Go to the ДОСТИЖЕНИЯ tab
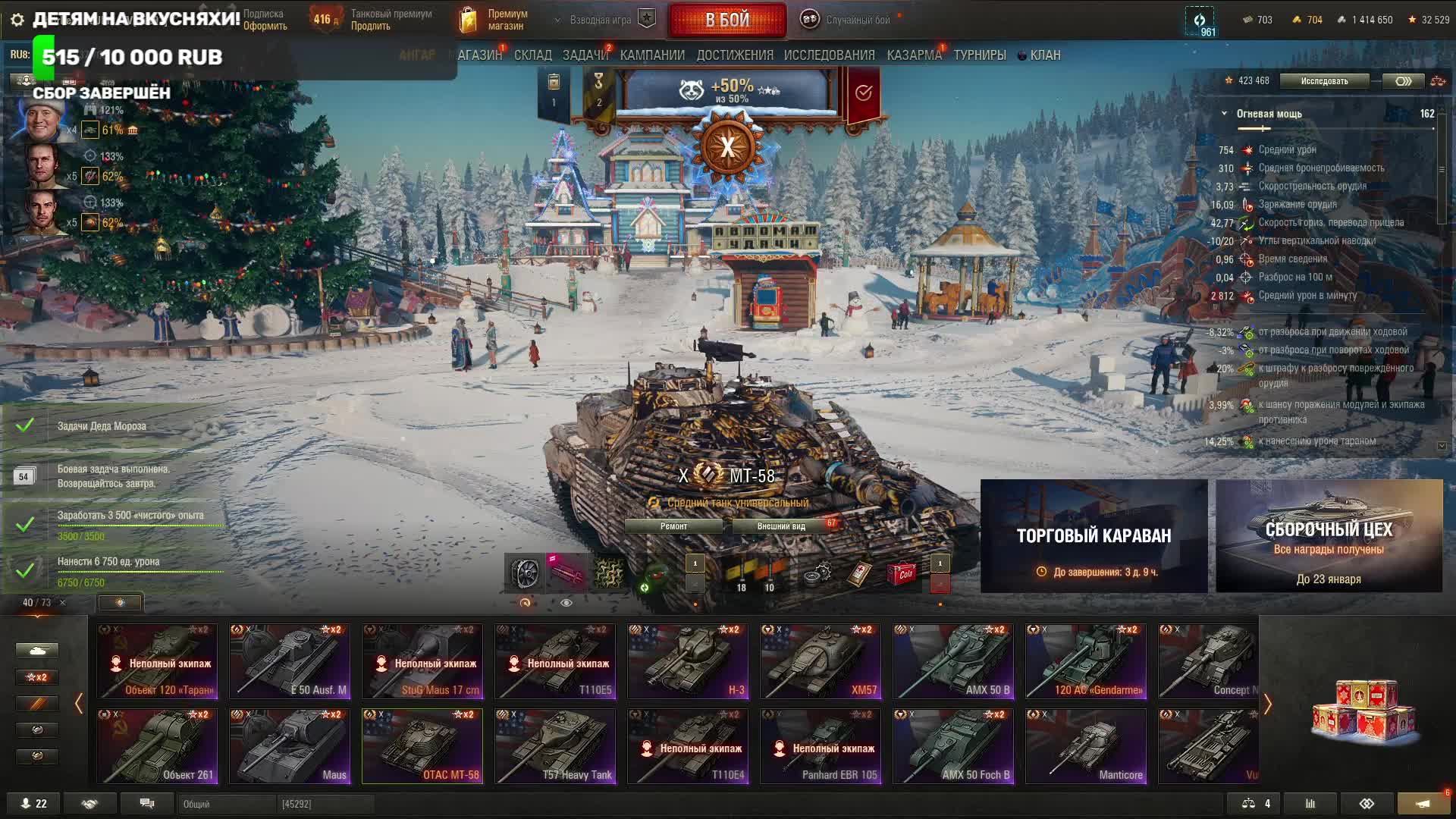1456x819 pixels. pos(735,55)
